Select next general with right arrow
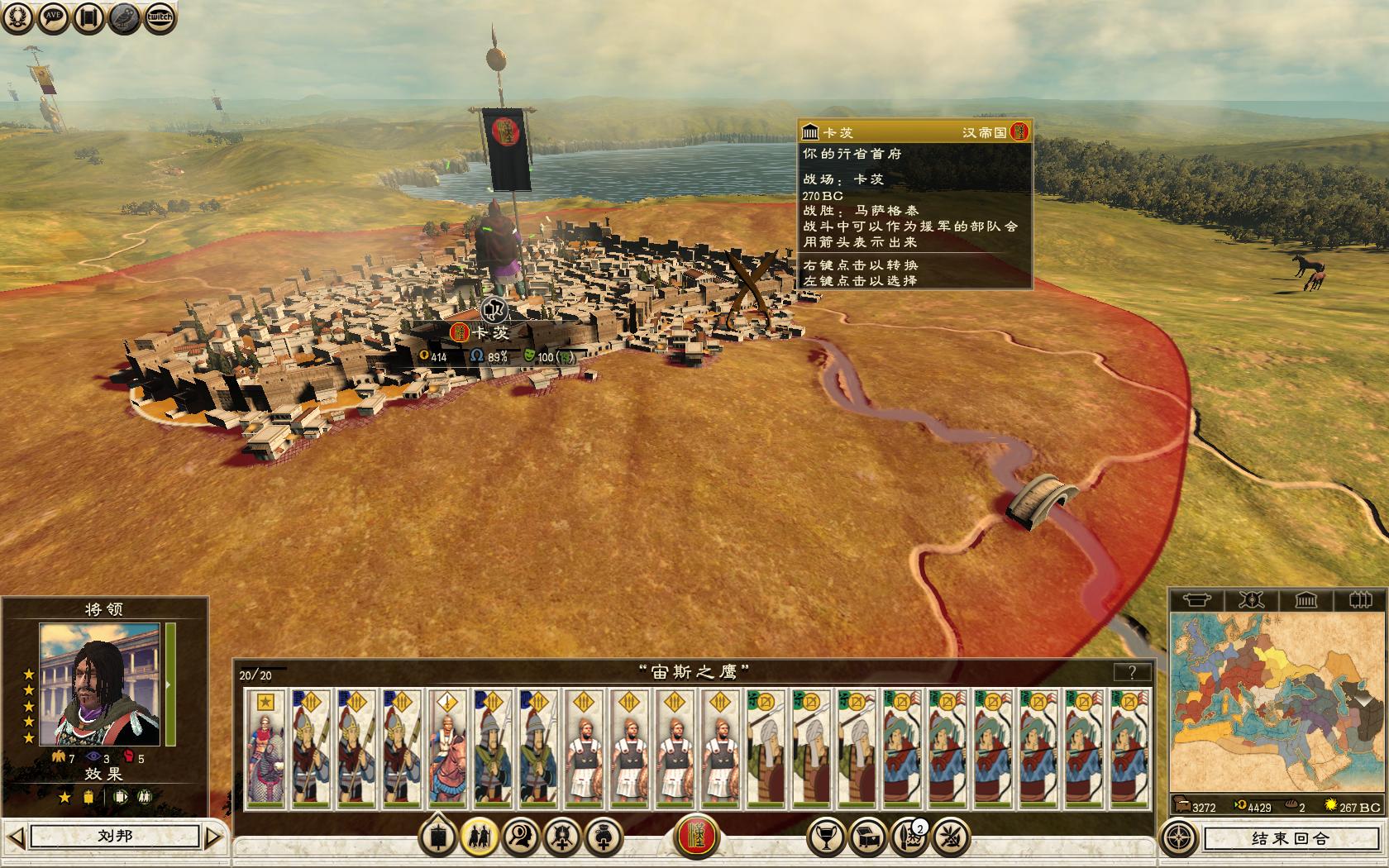1389x868 pixels. 213,837
